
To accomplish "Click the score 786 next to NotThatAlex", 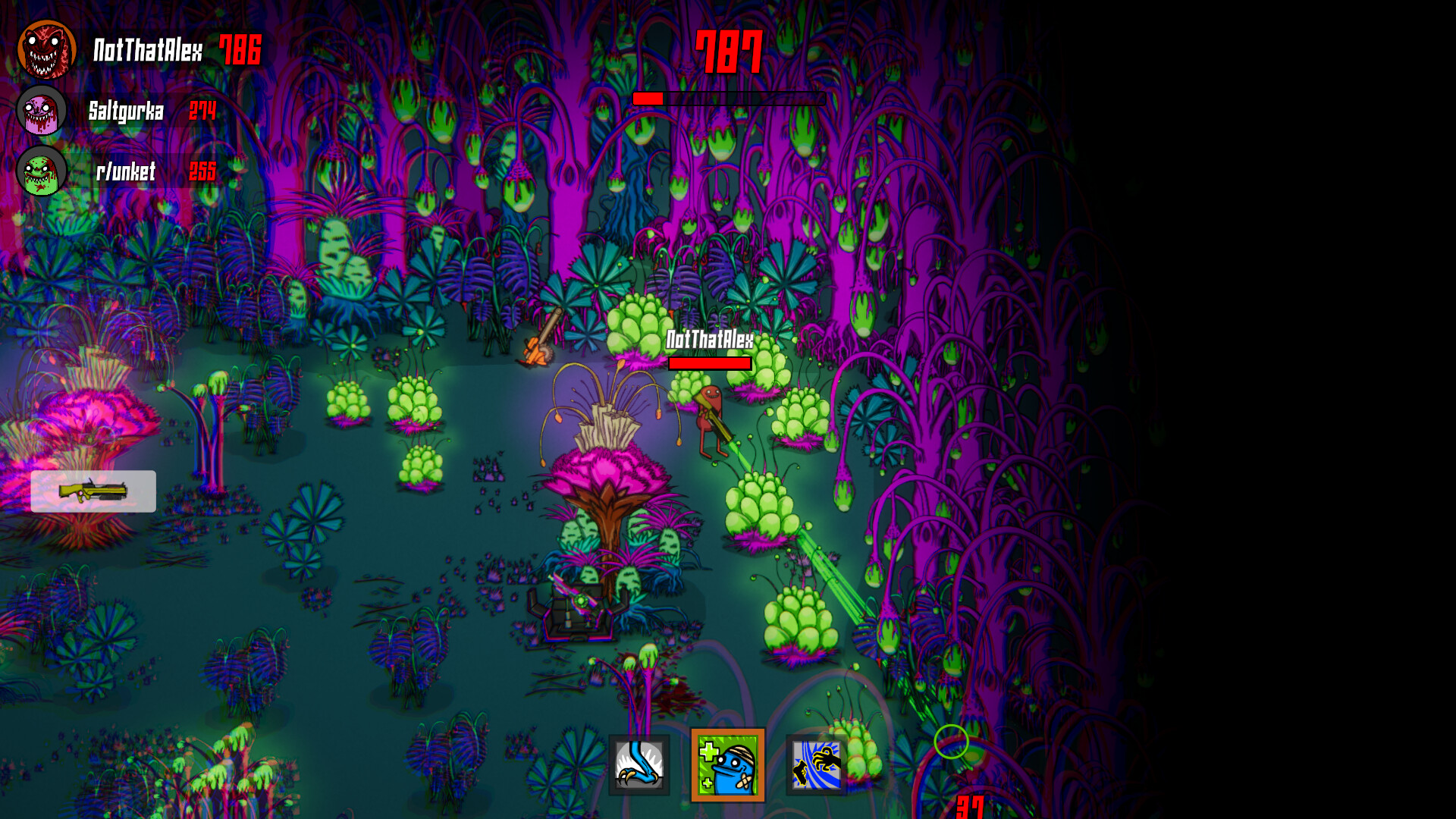I will (x=238, y=51).
